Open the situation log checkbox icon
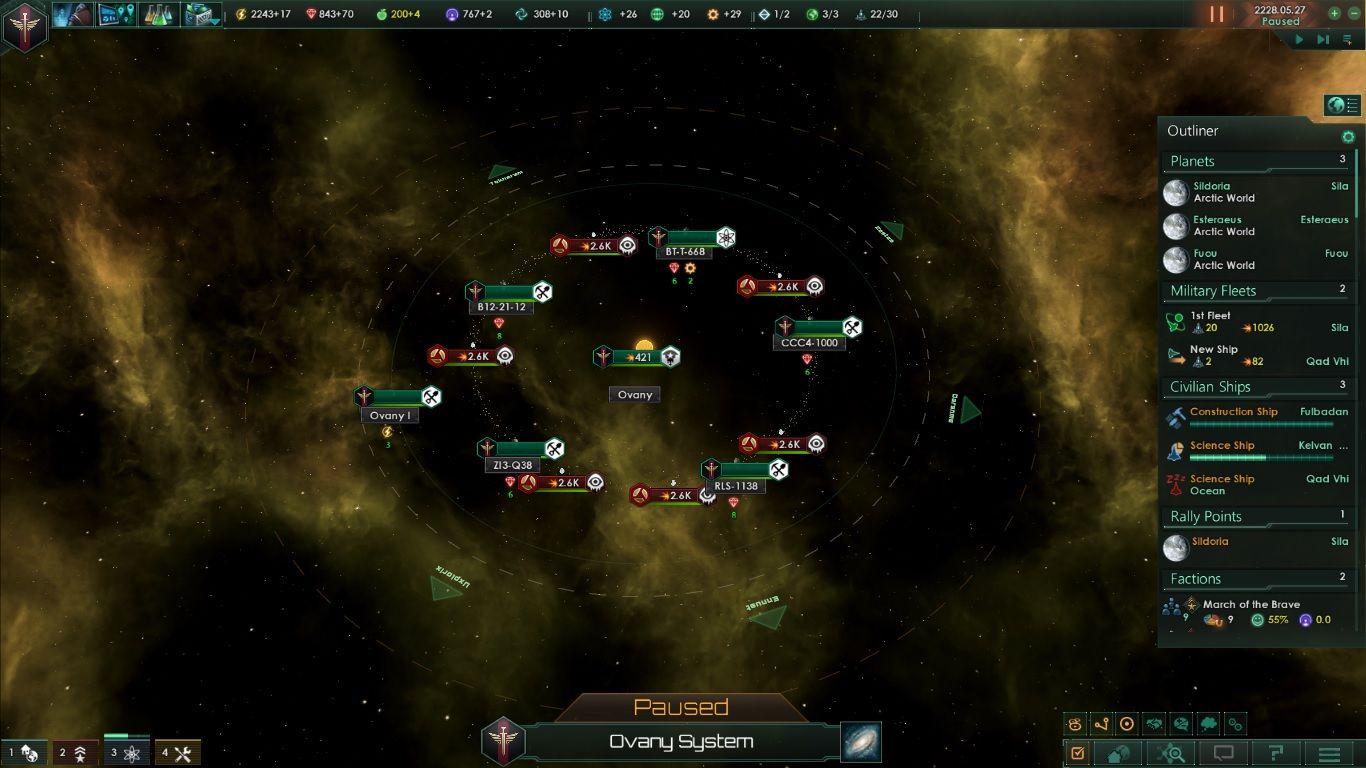 pyautogui.click(x=1078, y=753)
